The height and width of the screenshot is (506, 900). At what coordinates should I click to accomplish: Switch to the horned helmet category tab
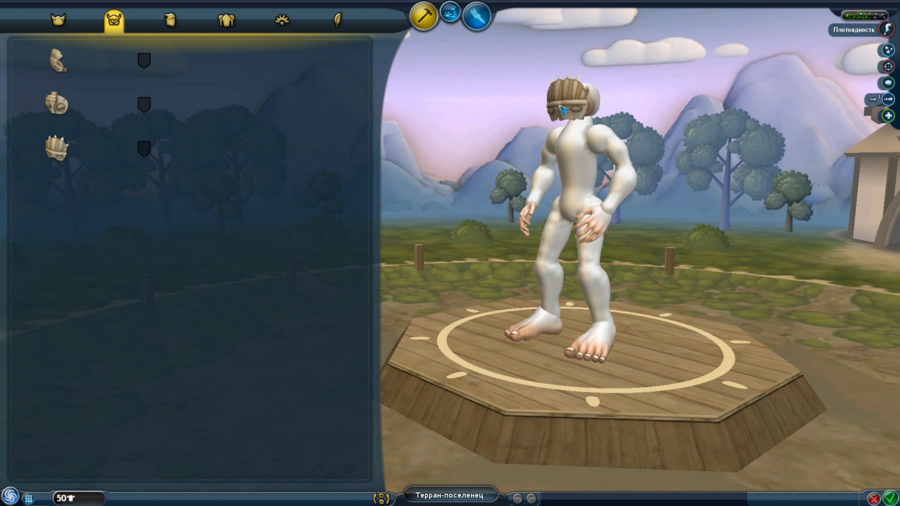click(x=58, y=19)
